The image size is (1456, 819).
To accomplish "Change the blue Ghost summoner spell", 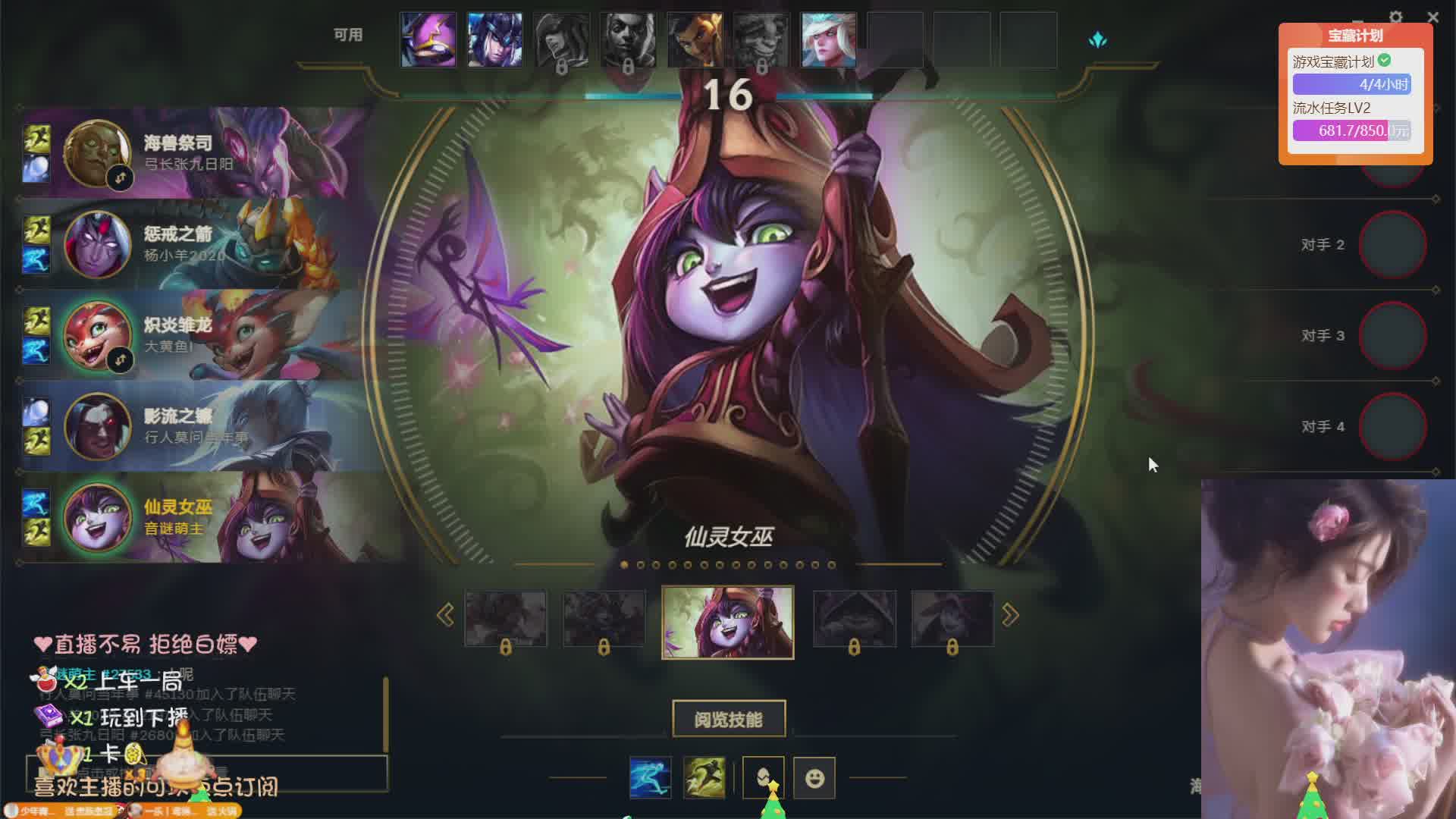I will [x=650, y=777].
